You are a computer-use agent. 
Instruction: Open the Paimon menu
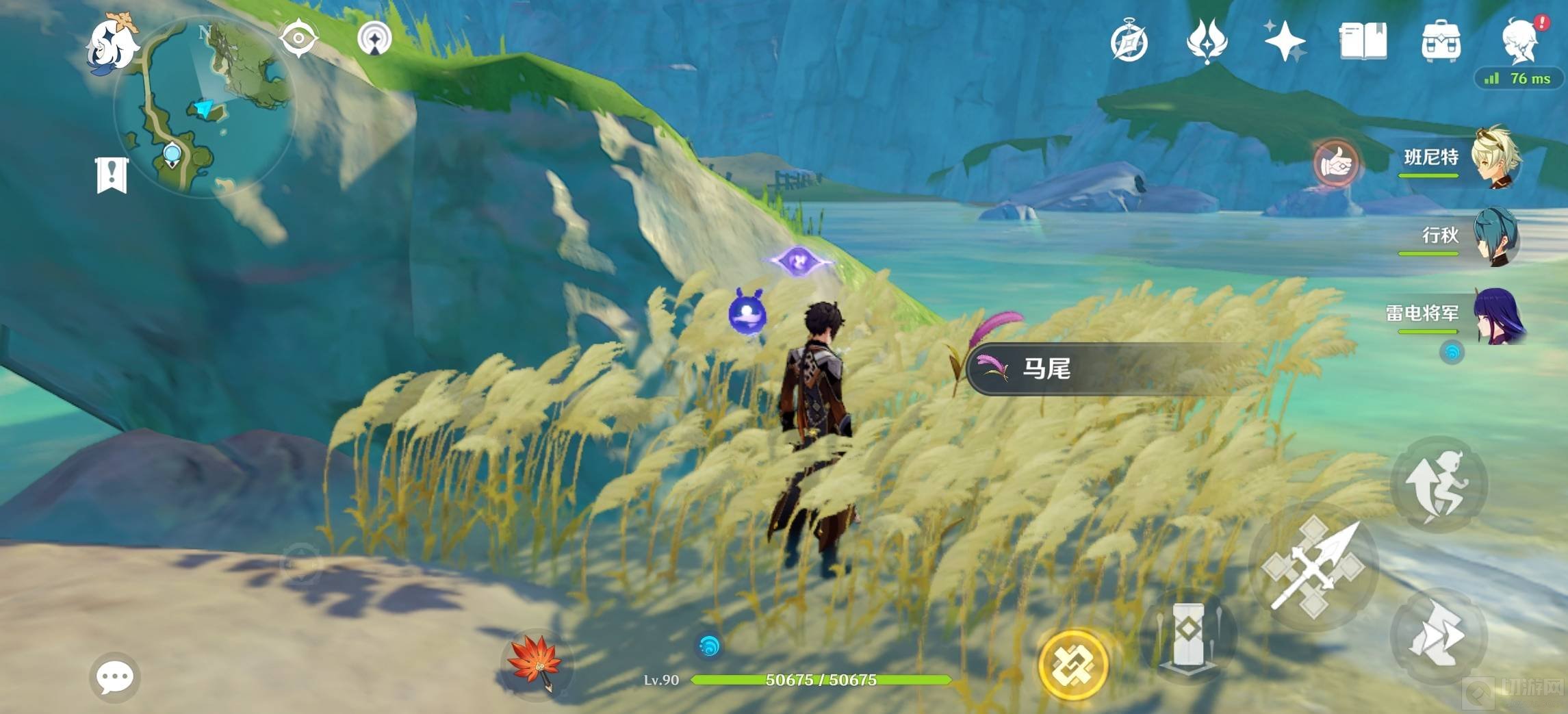click(112, 44)
